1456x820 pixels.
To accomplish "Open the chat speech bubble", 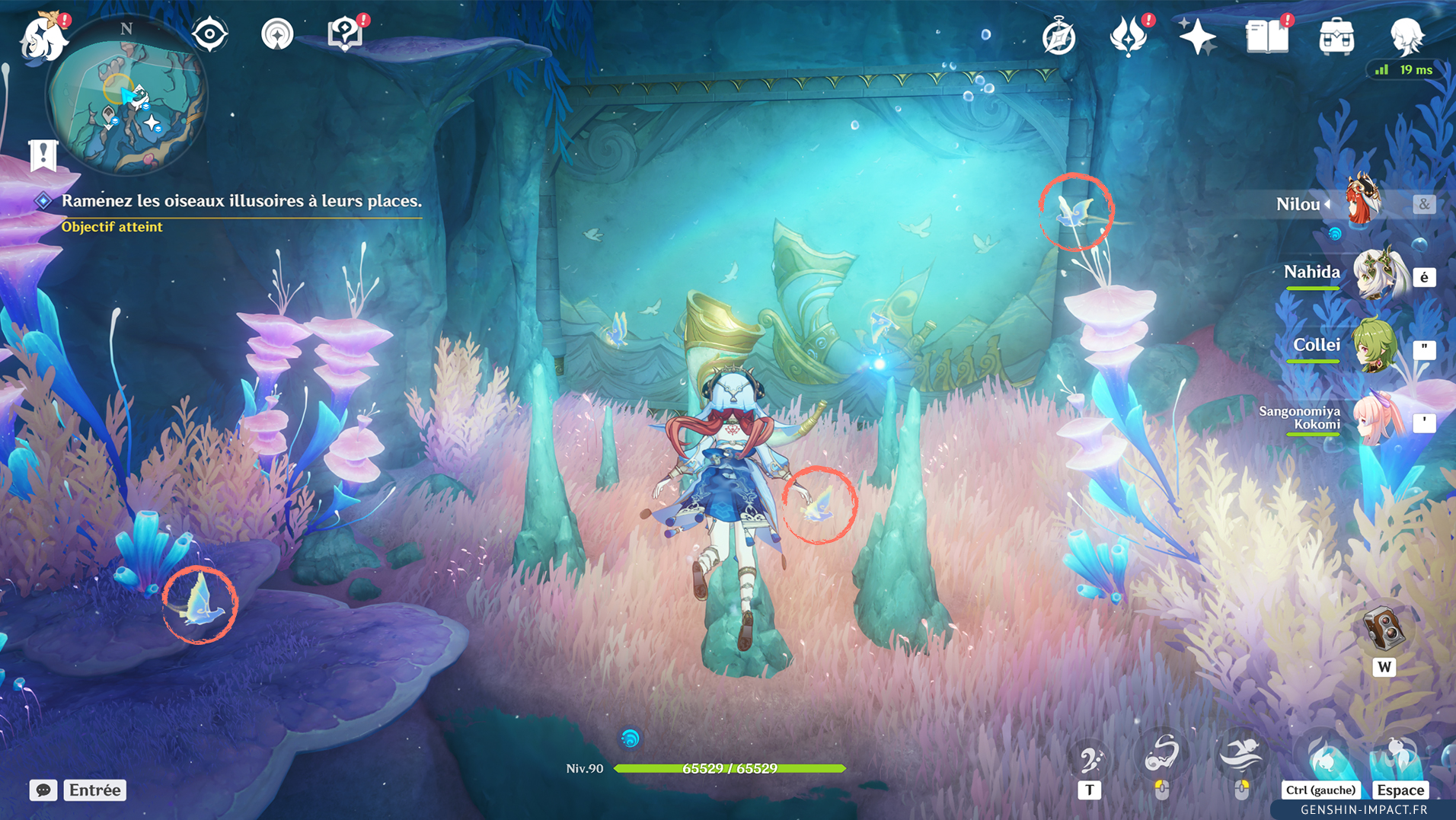I will pos(43,790).
